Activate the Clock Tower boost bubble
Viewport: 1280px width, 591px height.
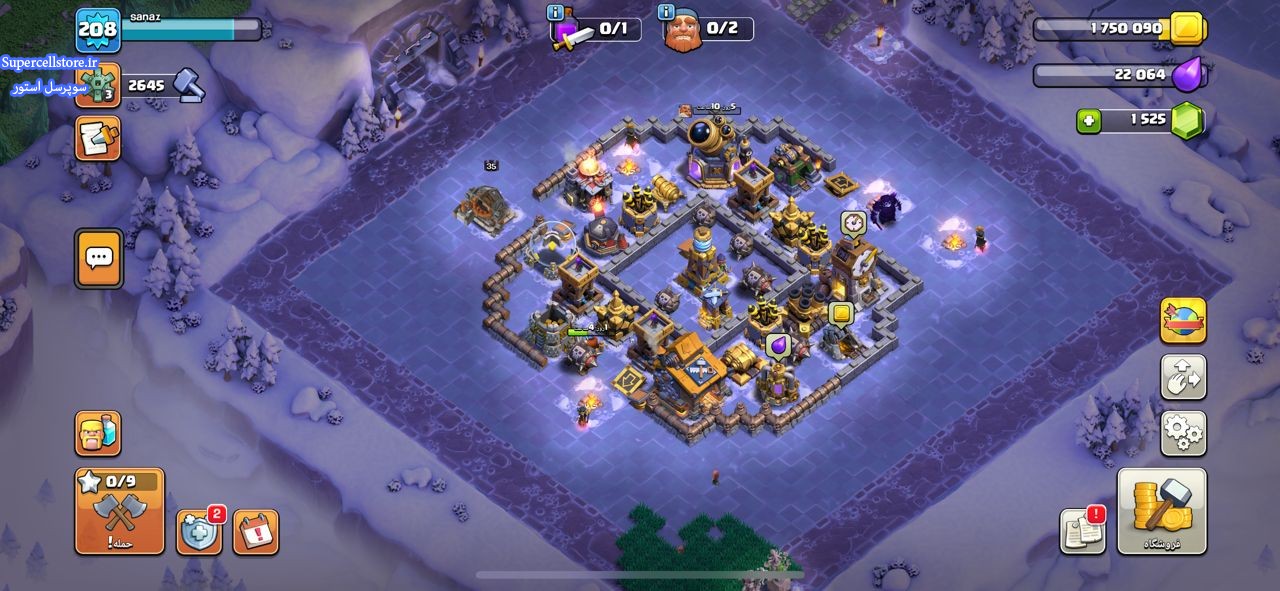tap(853, 222)
